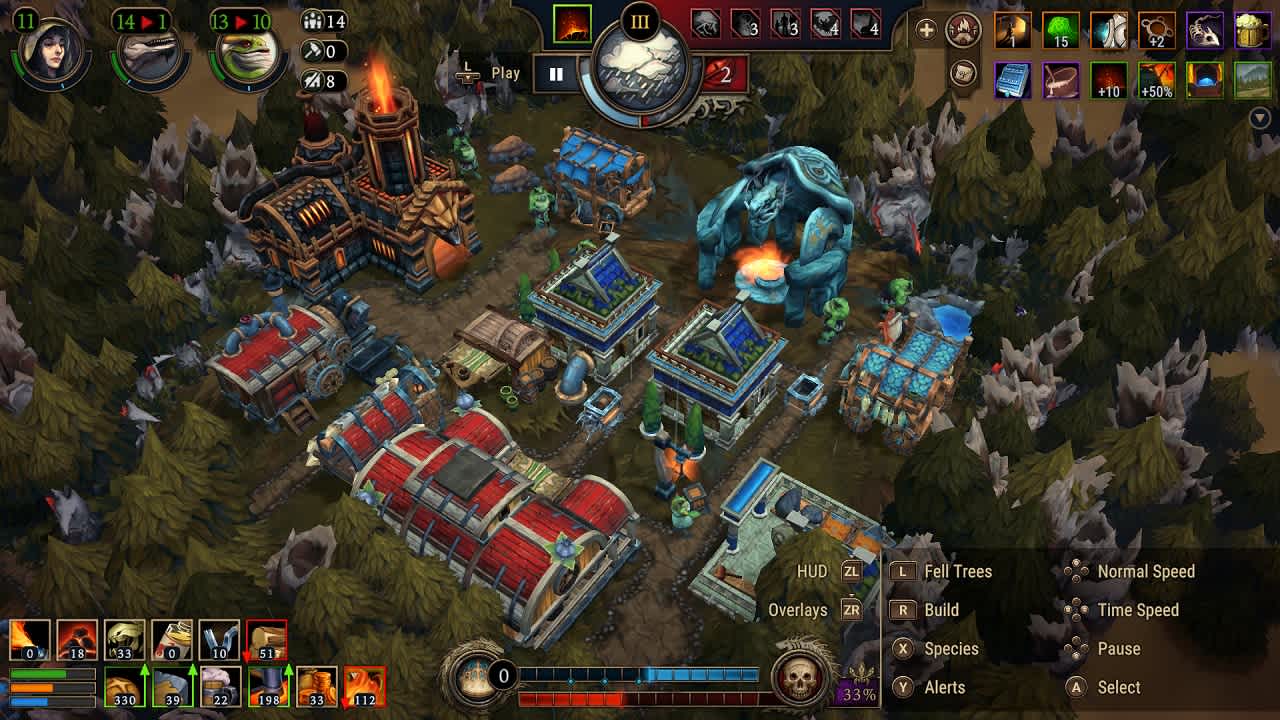The height and width of the screenshot is (720, 1280).
Task: Select the Fell Trees command
Action: [x=946, y=571]
